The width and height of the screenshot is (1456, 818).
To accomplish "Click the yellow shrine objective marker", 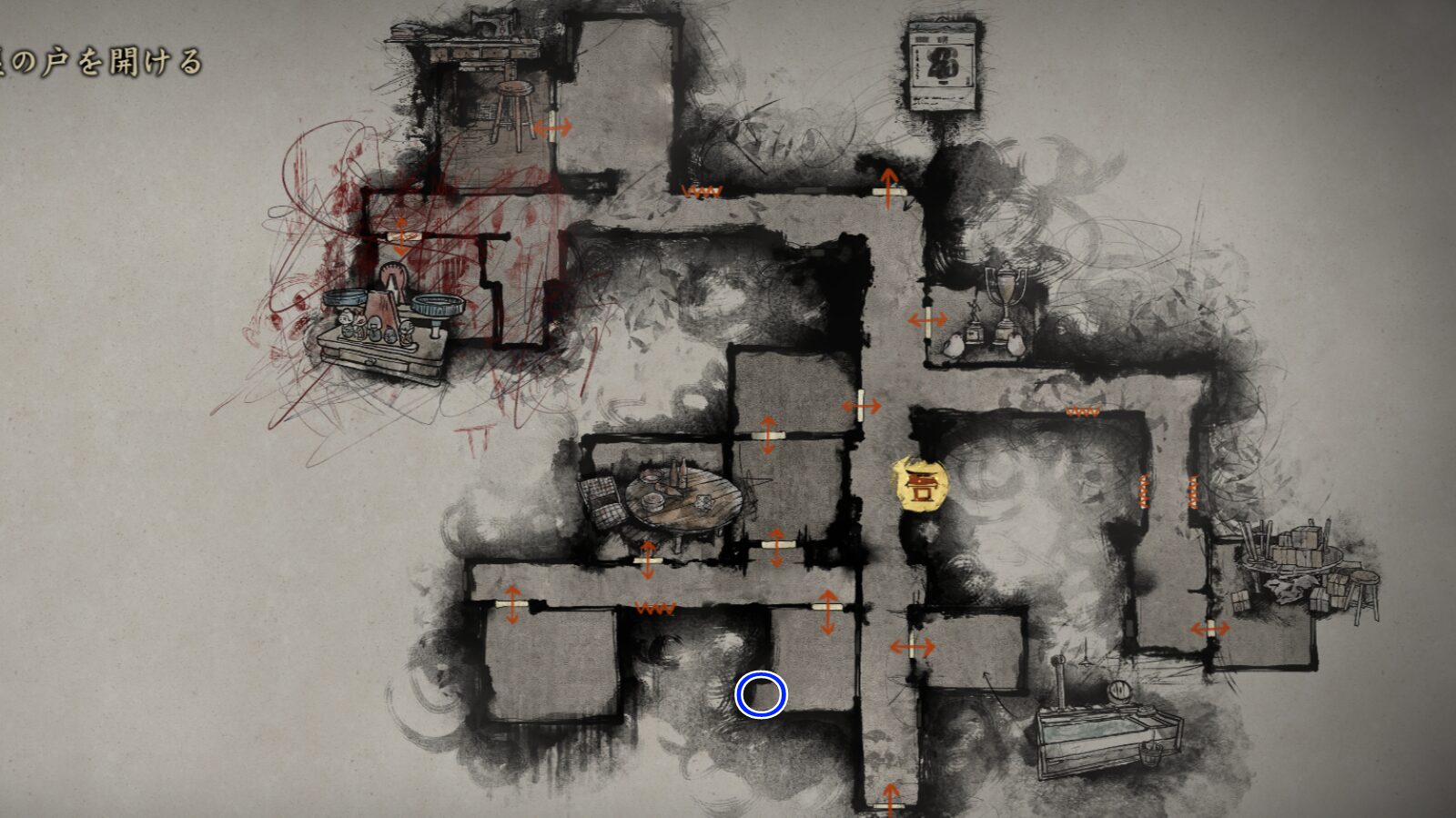I will pos(918,488).
